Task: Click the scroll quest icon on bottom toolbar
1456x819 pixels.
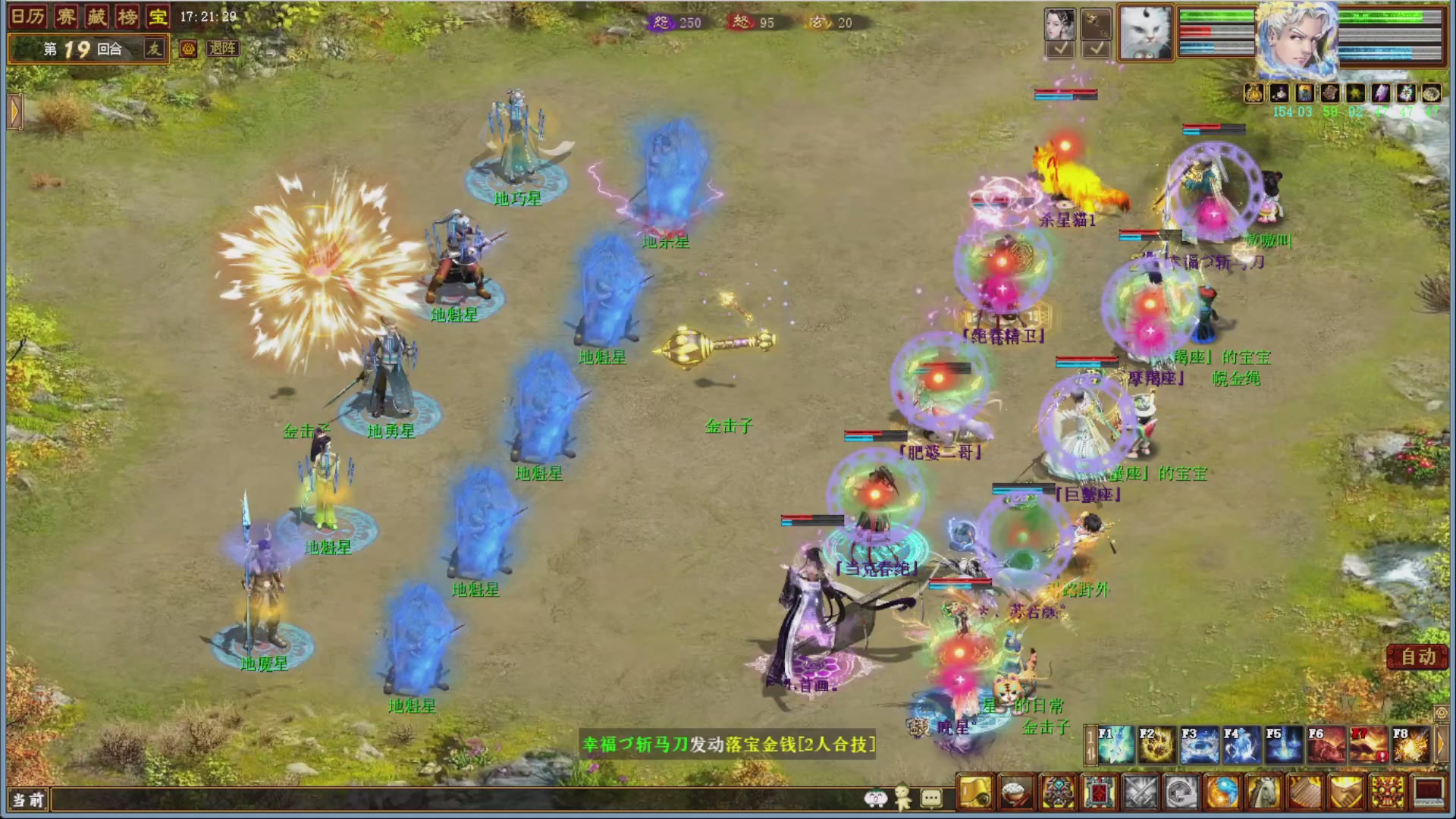Action: click(976, 791)
